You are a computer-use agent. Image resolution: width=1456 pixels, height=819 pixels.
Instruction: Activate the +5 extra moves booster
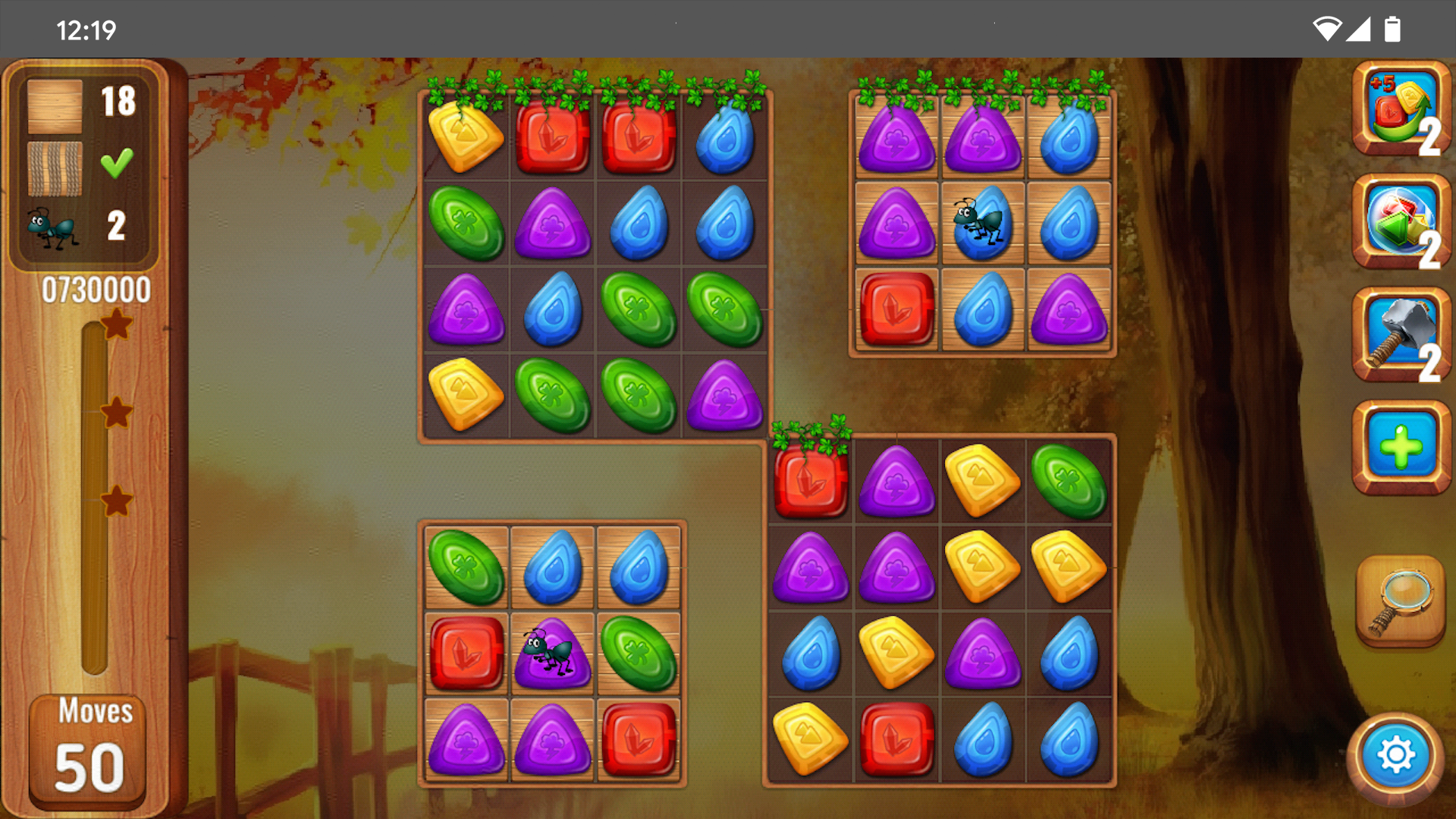click(x=1400, y=114)
